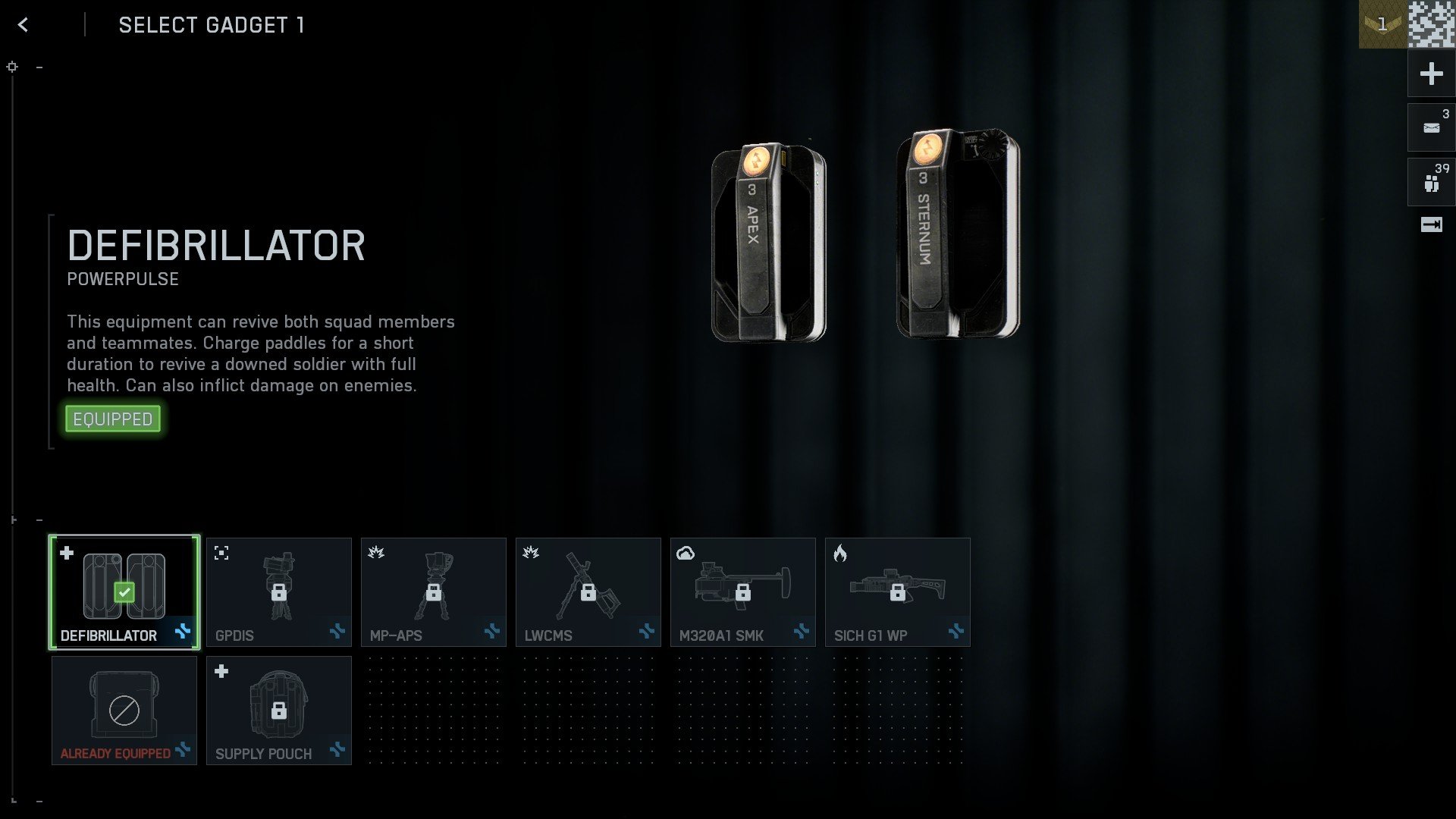Toggle the fire effect icon on SICH G1 WP
This screenshot has width=1456, height=819.
(x=839, y=553)
